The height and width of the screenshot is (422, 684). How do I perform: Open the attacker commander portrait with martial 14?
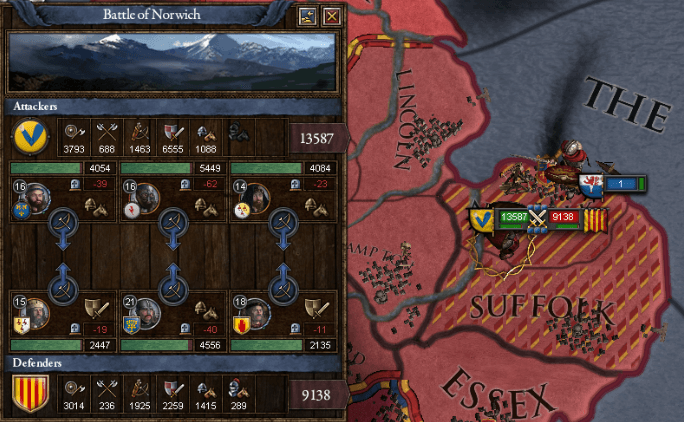pos(255,197)
